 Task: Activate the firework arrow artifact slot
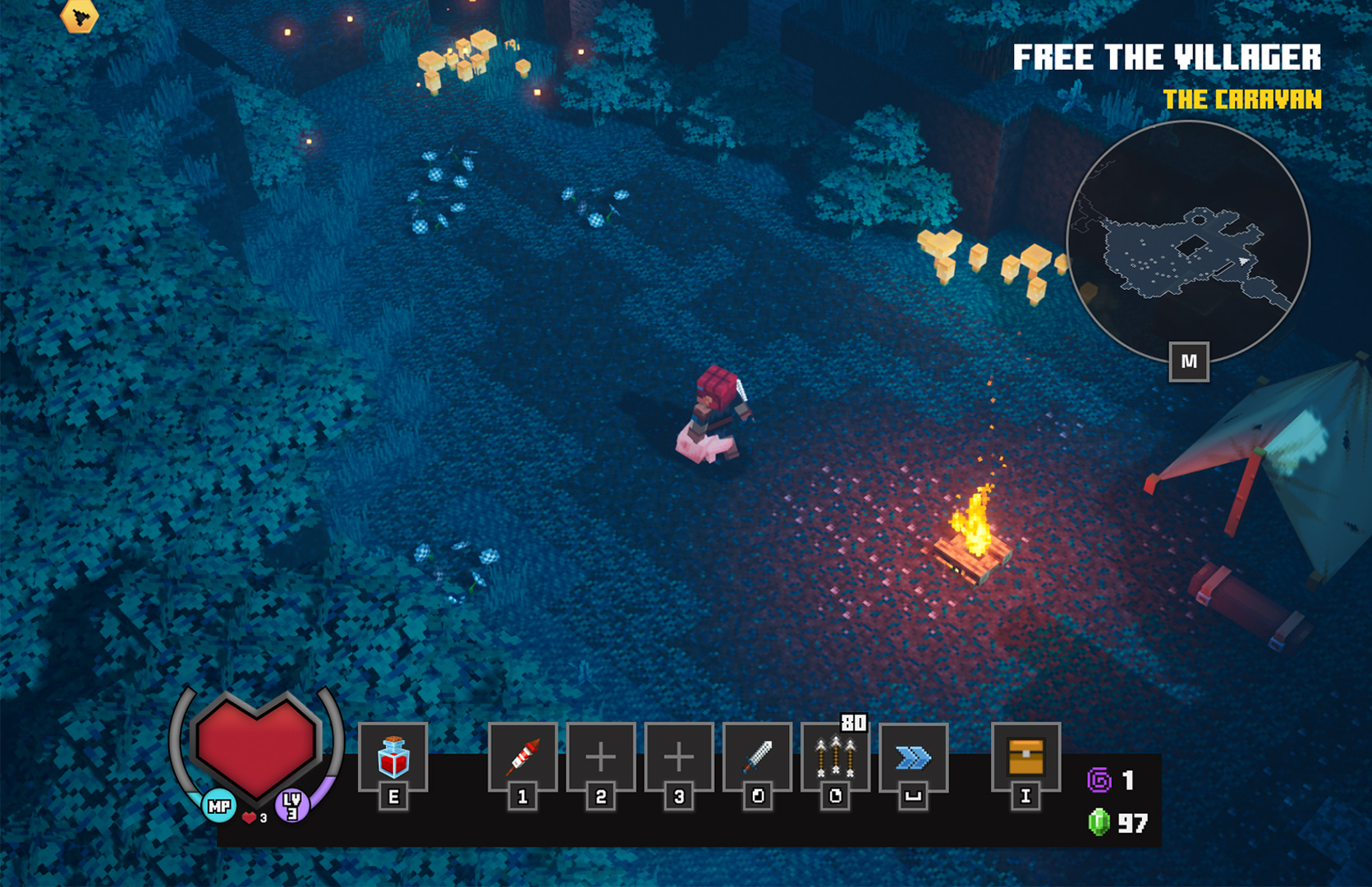tap(522, 757)
